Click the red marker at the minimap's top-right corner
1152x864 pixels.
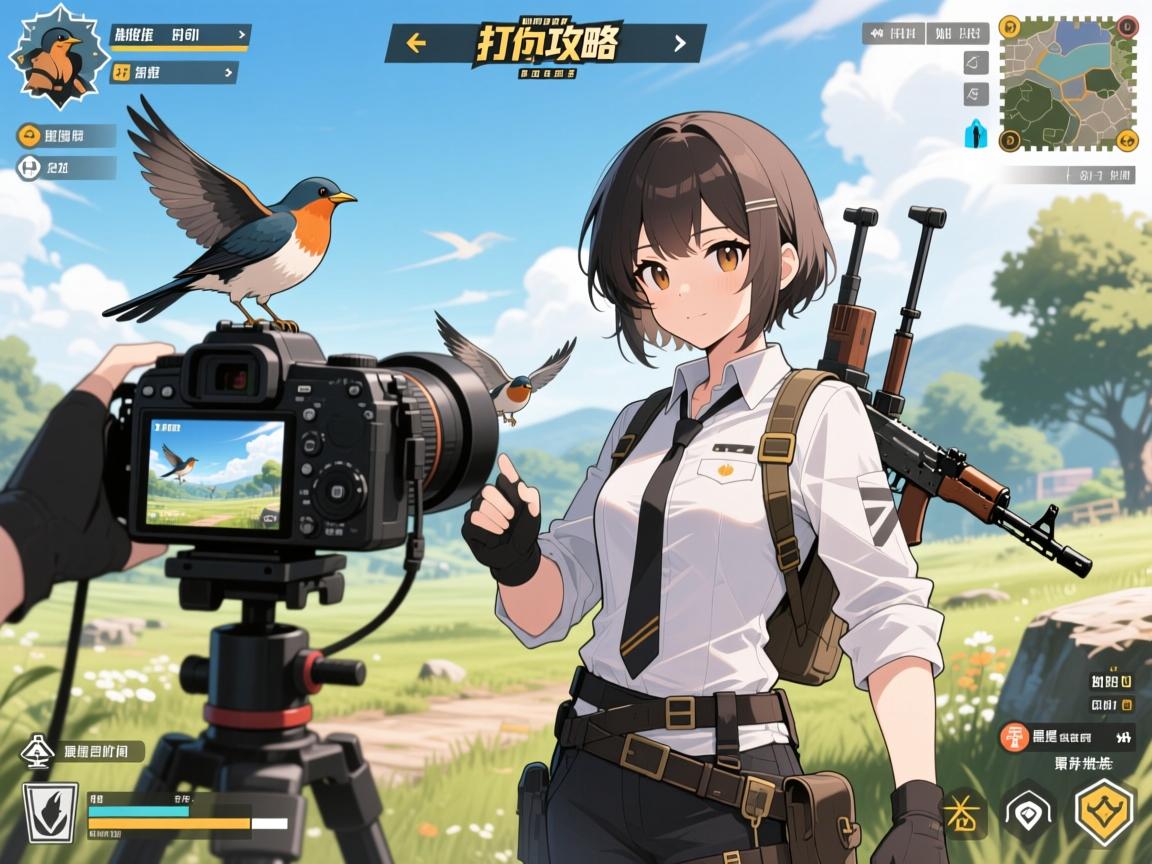1127,25
